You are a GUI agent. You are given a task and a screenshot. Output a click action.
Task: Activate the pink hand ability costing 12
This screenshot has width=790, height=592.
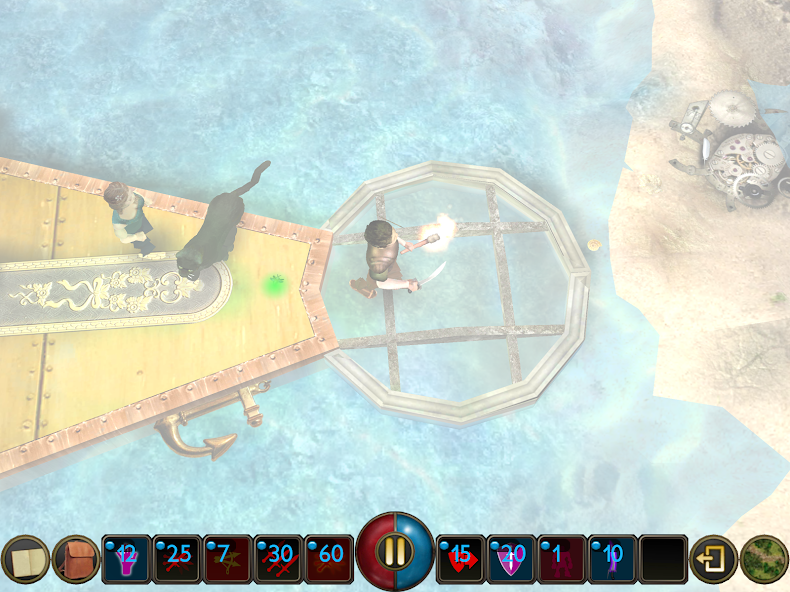[x=127, y=559]
